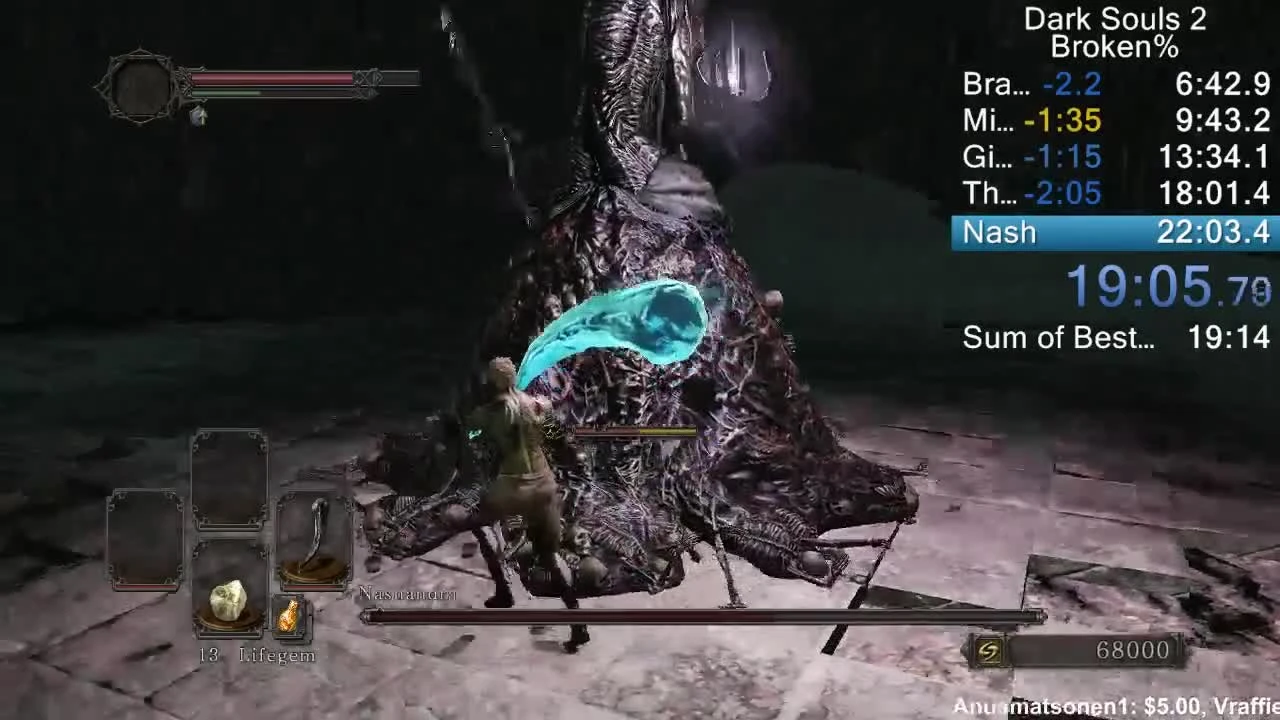The height and width of the screenshot is (720, 1280).
Task: Select the Lifegem item icon
Action: 228,600
